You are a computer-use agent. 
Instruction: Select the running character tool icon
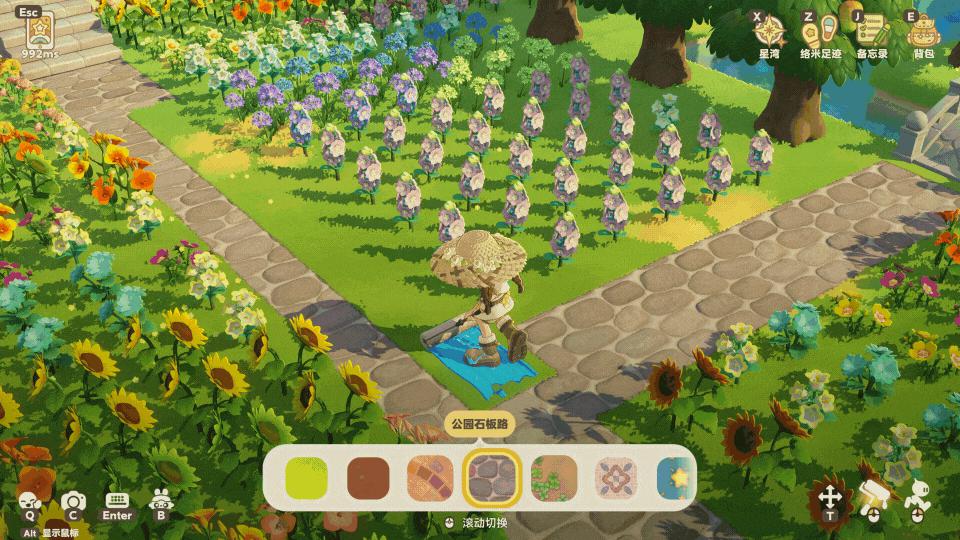click(916, 497)
